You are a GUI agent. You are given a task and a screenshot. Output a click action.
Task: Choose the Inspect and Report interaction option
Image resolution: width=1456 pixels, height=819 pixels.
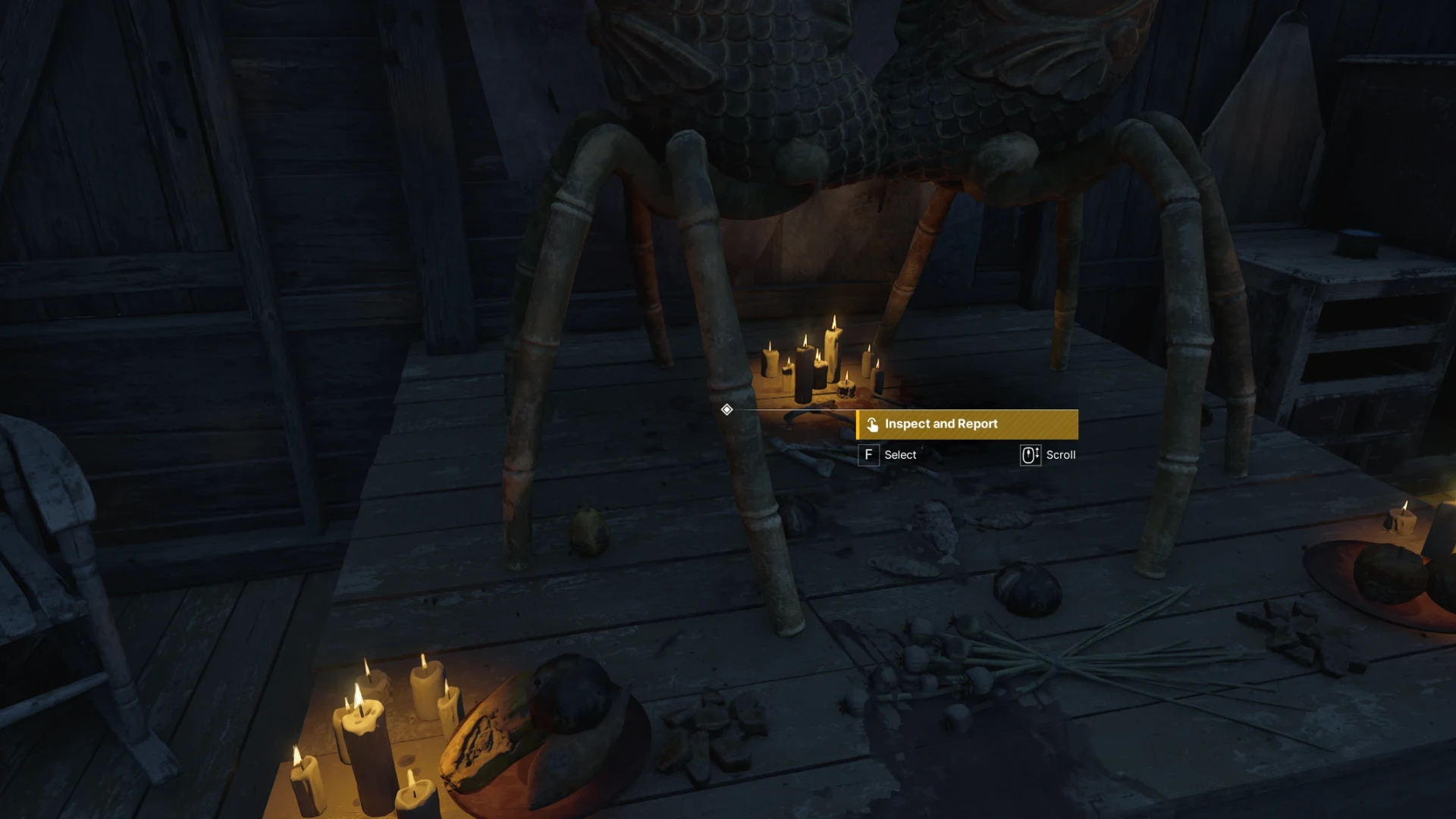tap(967, 424)
